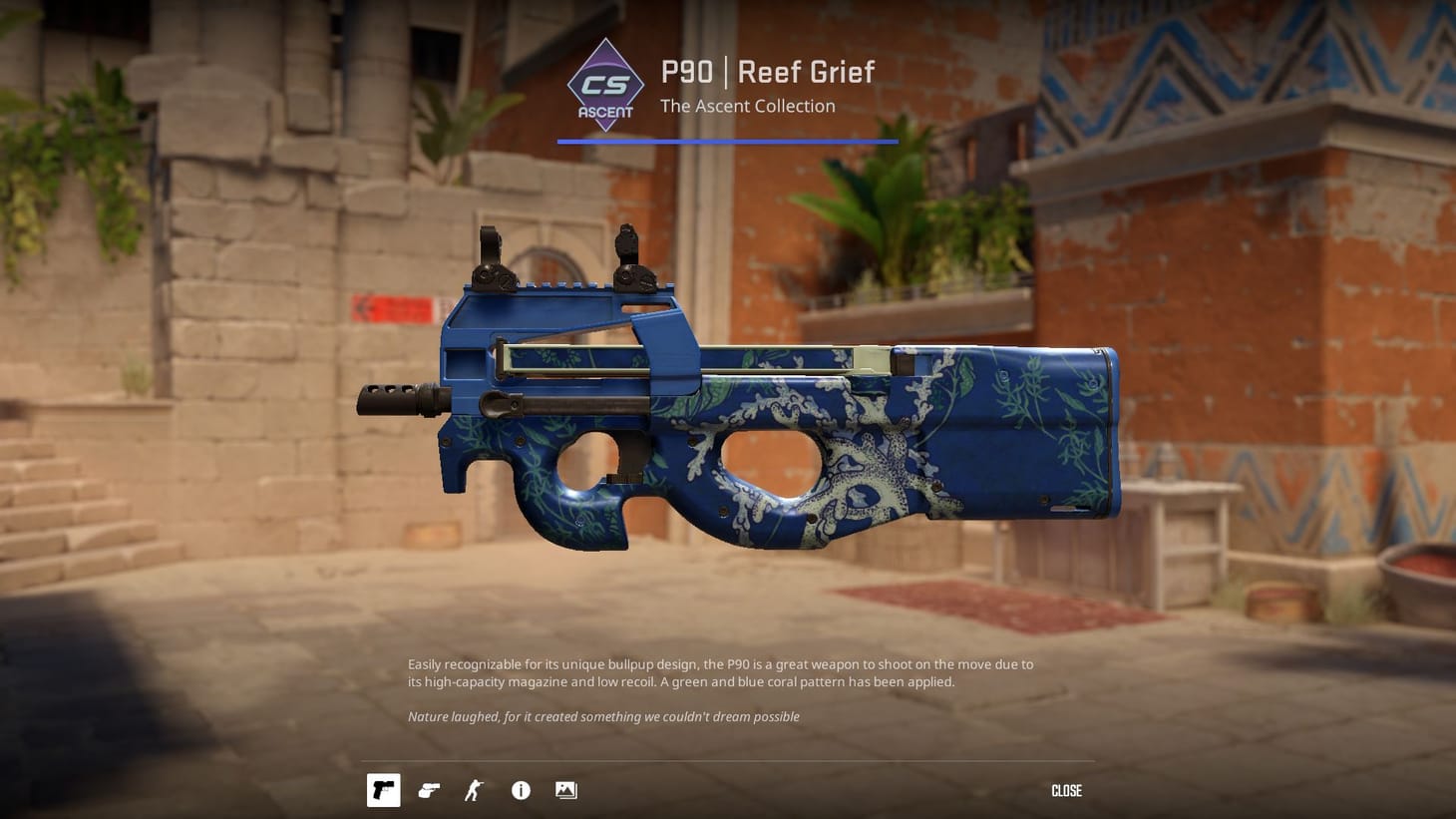The height and width of the screenshot is (819, 1456).
Task: Click the title P90 | Reef Grief
Action: coord(766,72)
